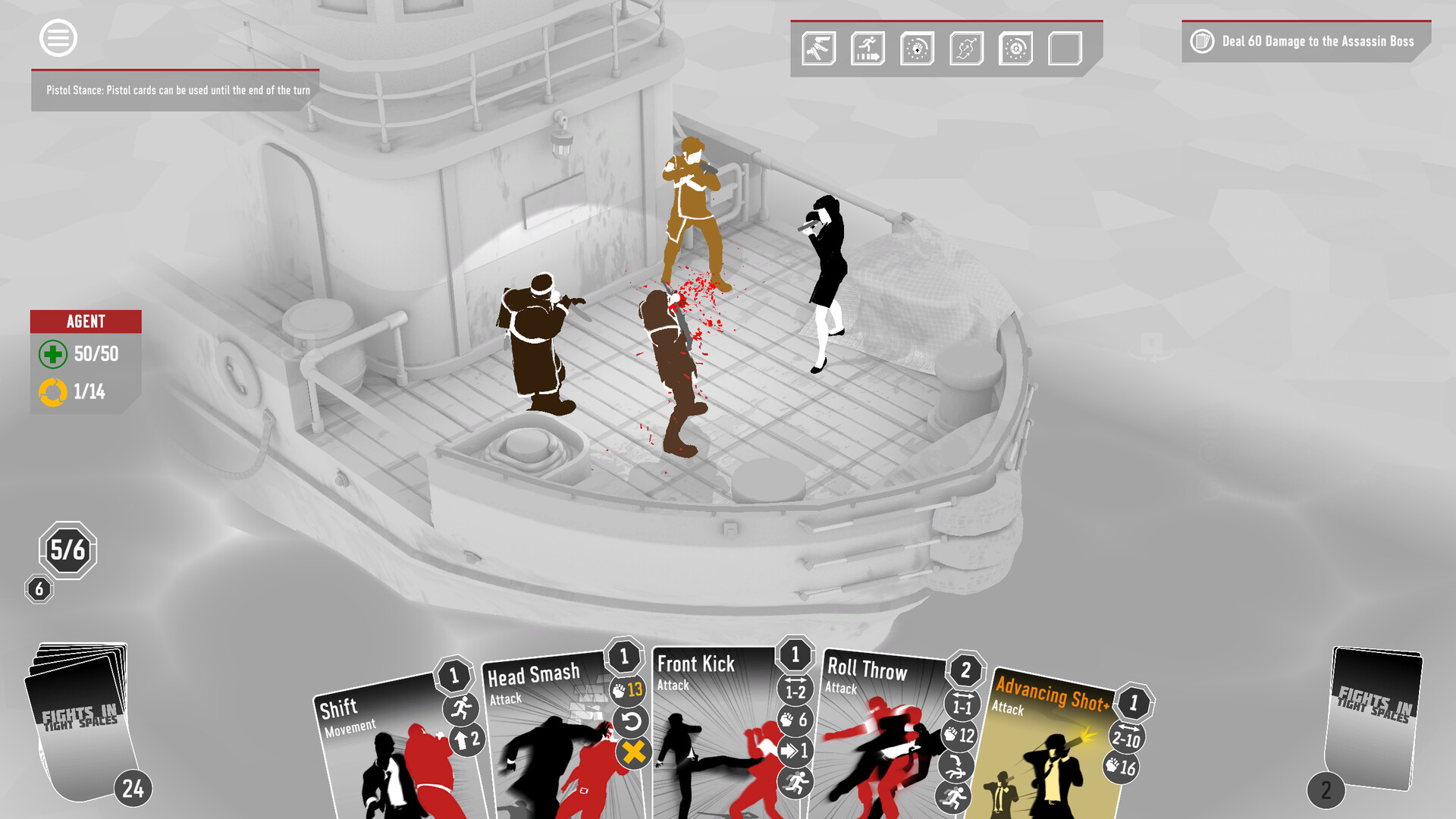Open the hamburger menu in the top left
This screenshot has width=1456, height=819.
click(x=58, y=38)
